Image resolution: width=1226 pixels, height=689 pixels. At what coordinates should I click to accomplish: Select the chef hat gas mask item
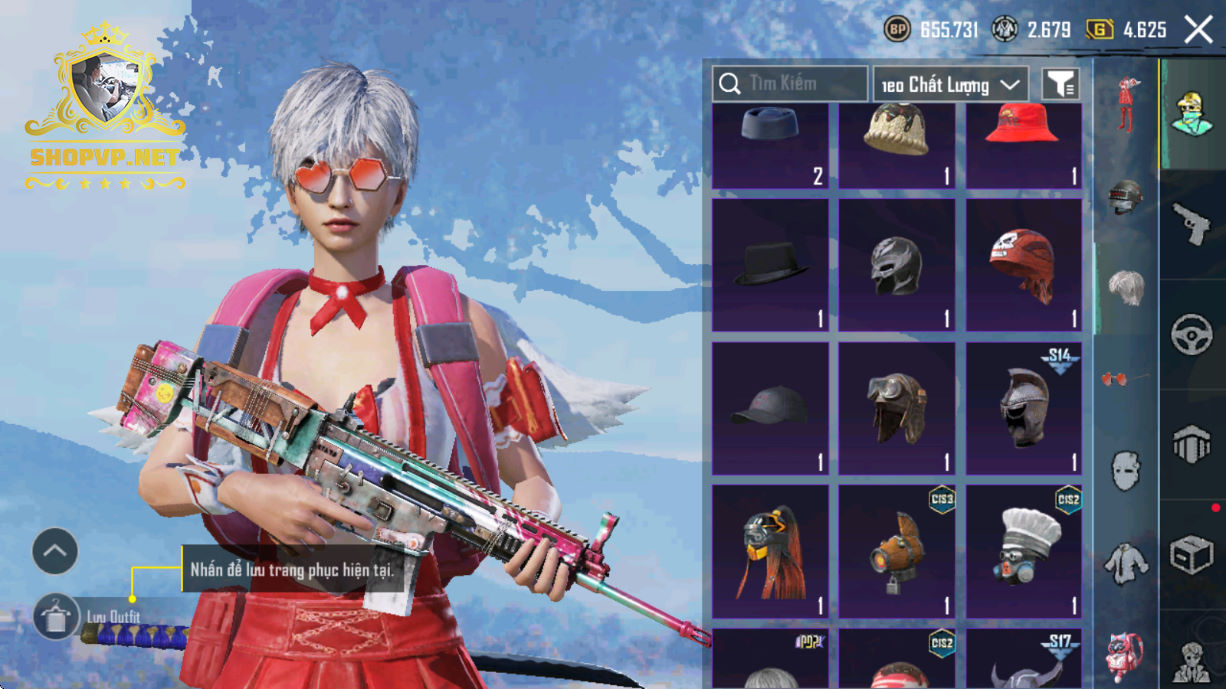1024,551
